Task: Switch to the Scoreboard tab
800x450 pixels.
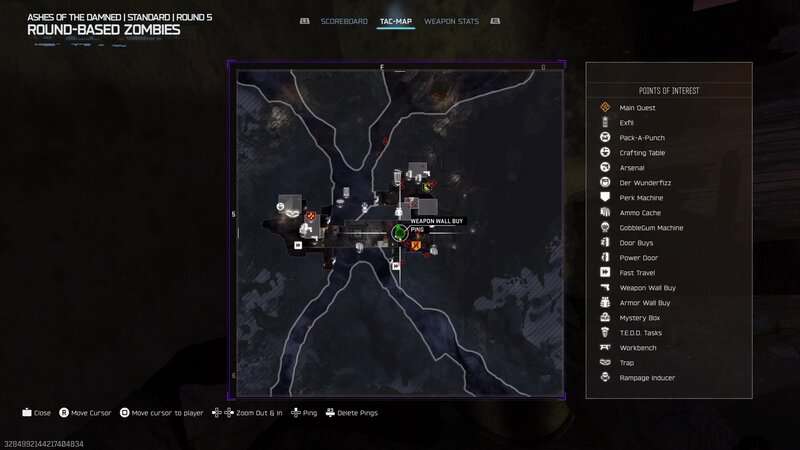Action: 345,21
